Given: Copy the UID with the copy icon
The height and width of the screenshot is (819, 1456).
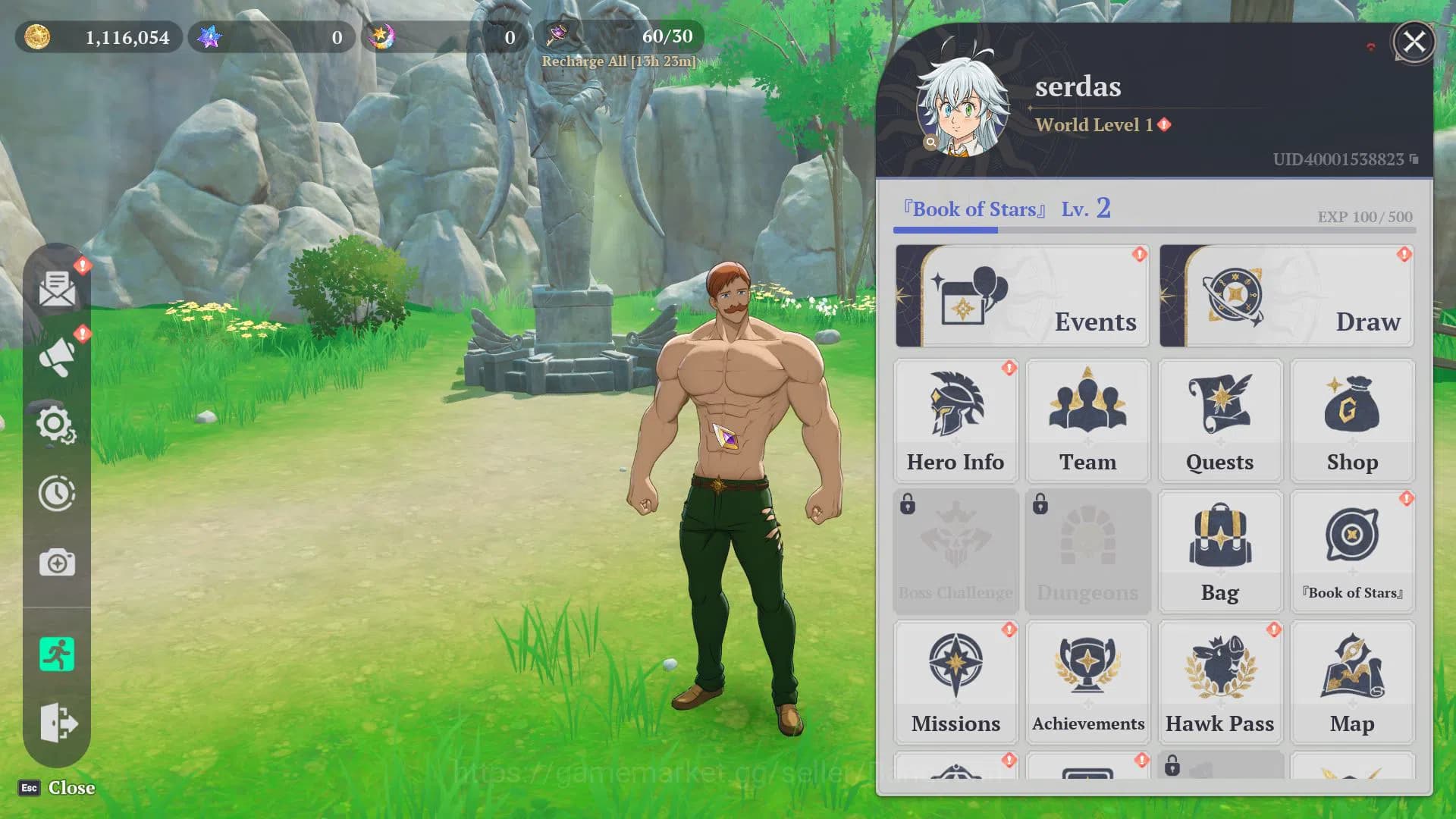Looking at the screenshot, I should (1414, 159).
